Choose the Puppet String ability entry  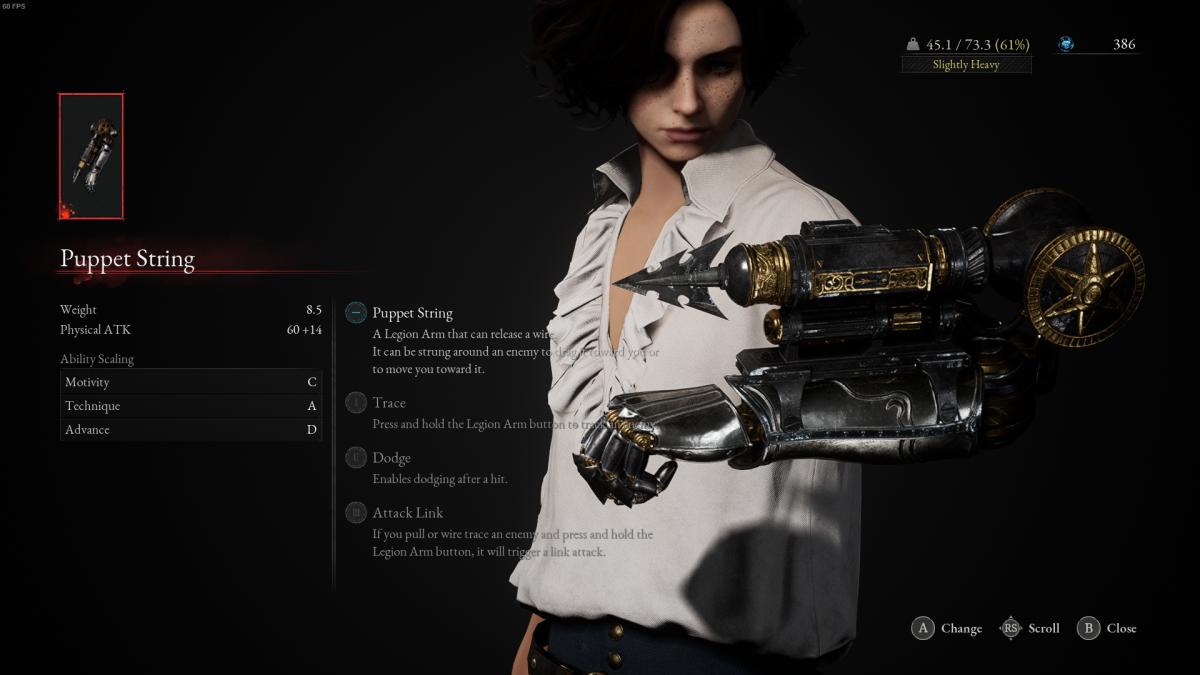412,313
